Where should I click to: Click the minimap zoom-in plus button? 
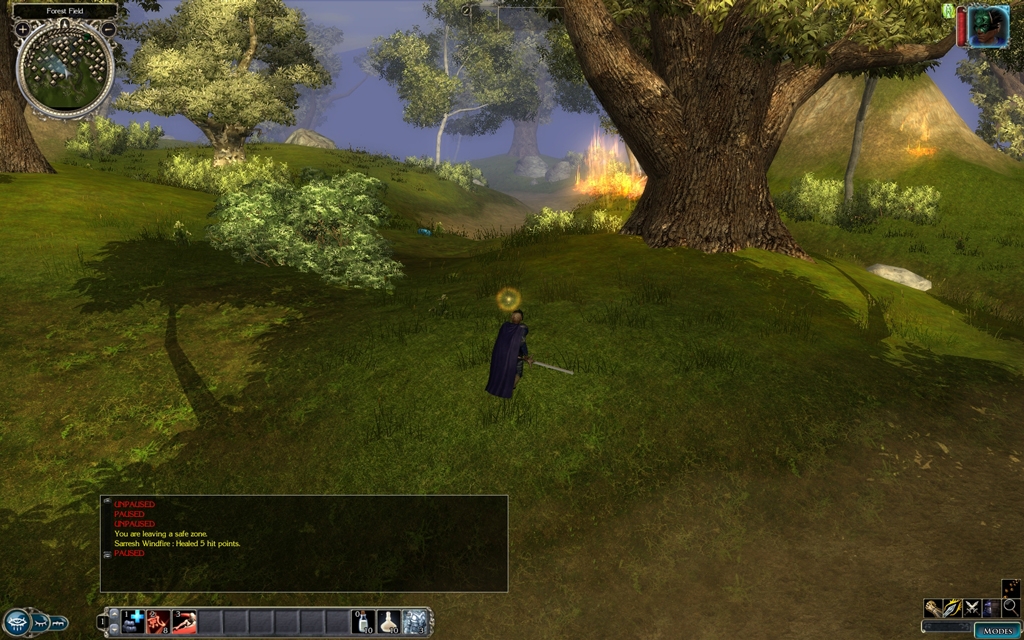coord(22,30)
